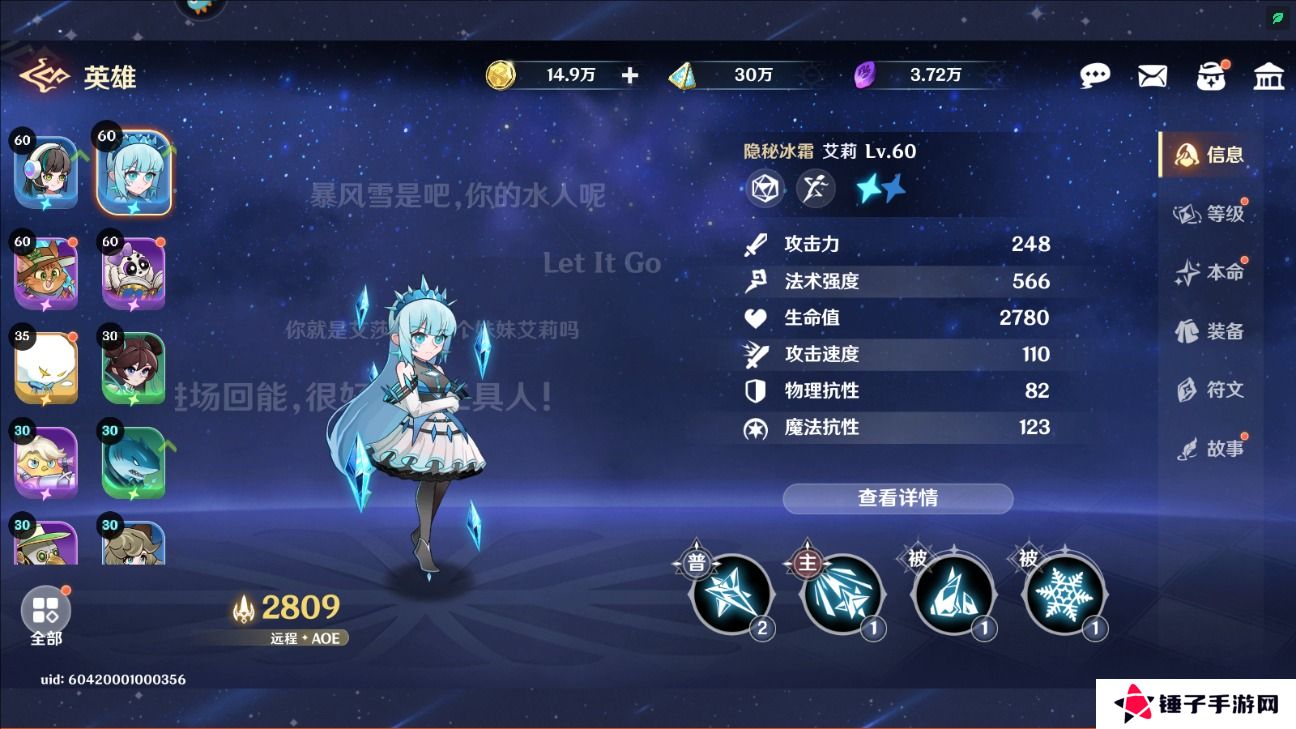Tap the plus to buy more gold

pyautogui.click(x=628, y=74)
